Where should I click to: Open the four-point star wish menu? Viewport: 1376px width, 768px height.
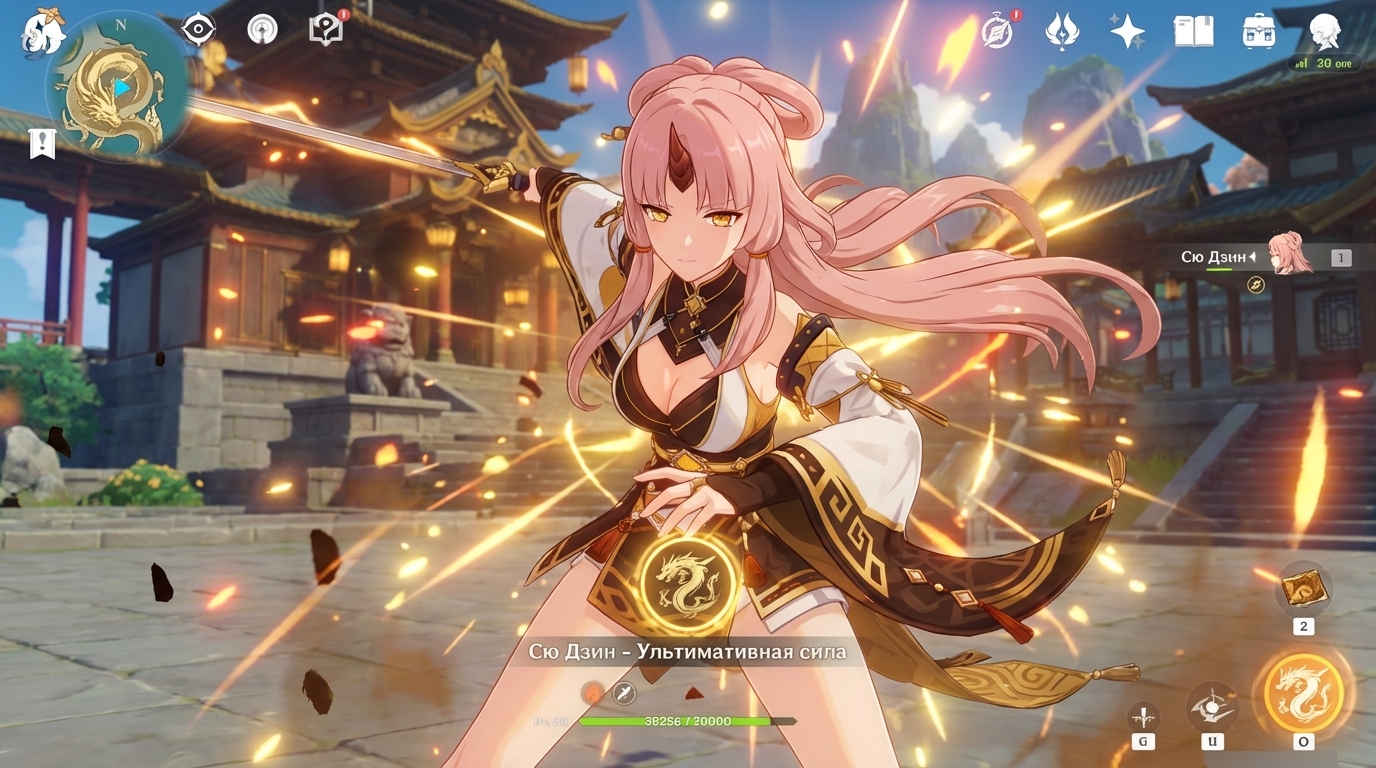[x=1127, y=31]
